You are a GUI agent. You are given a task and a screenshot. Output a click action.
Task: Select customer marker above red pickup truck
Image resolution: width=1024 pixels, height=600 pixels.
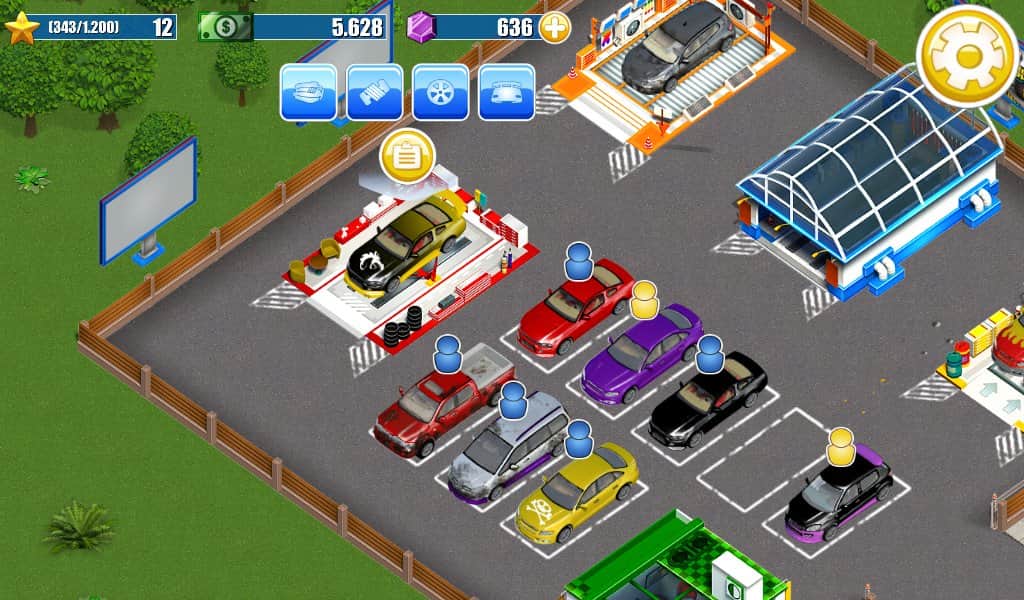tap(448, 353)
